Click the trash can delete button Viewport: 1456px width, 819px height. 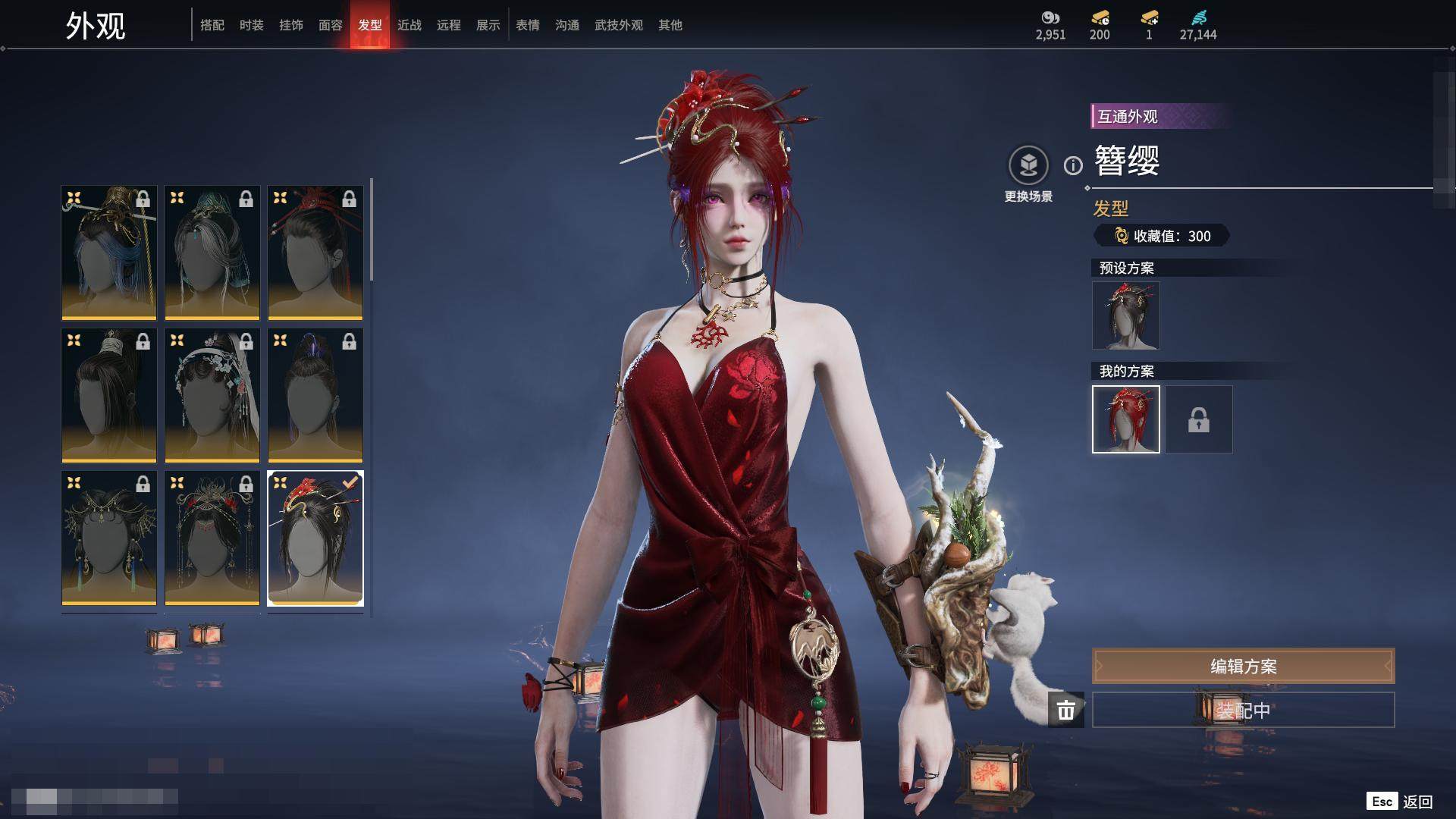tap(1066, 710)
